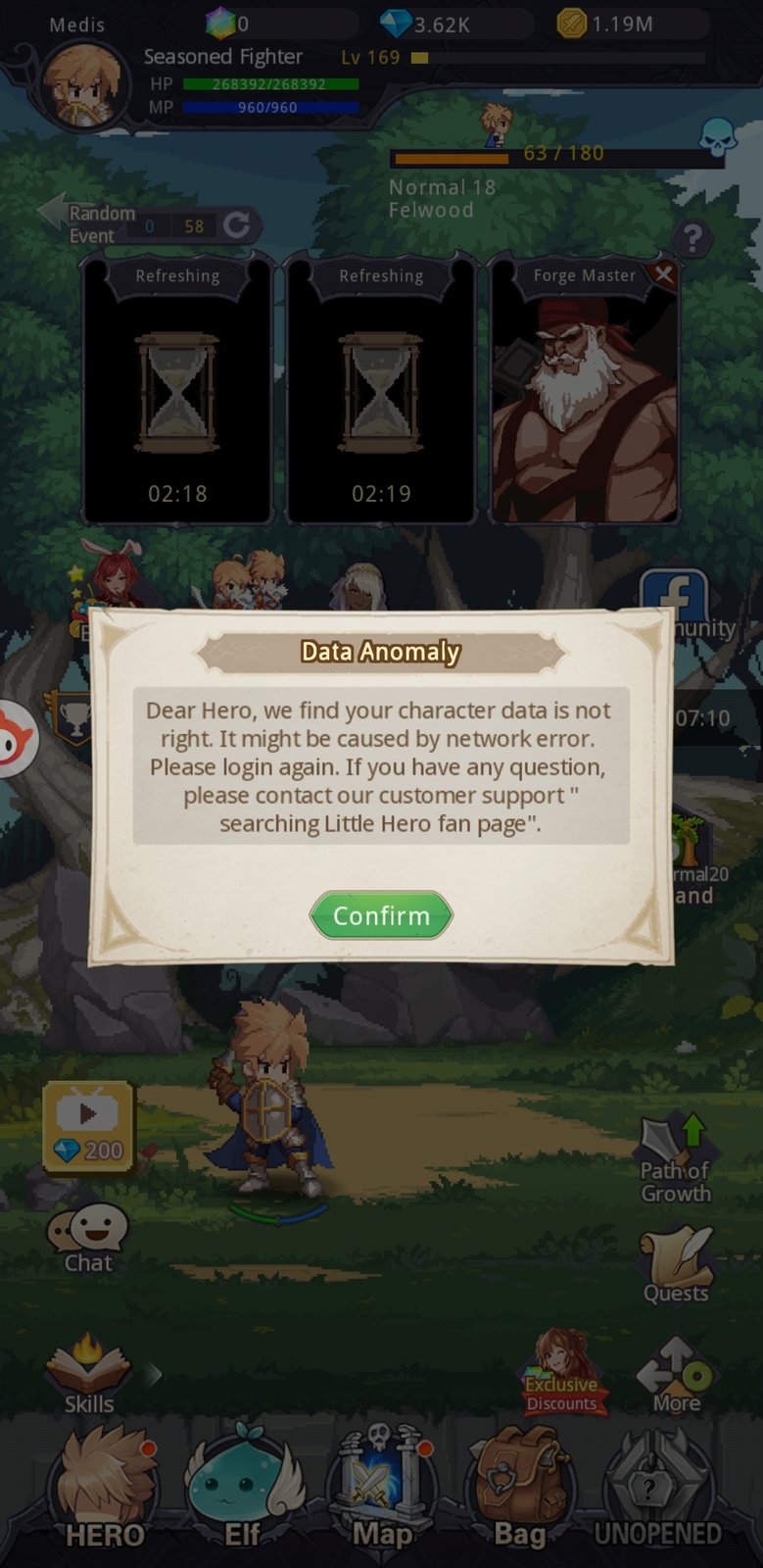This screenshot has width=763, height=1568.
Task: Close the Forge Master event card
Action: pyautogui.click(x=664, y=274)
